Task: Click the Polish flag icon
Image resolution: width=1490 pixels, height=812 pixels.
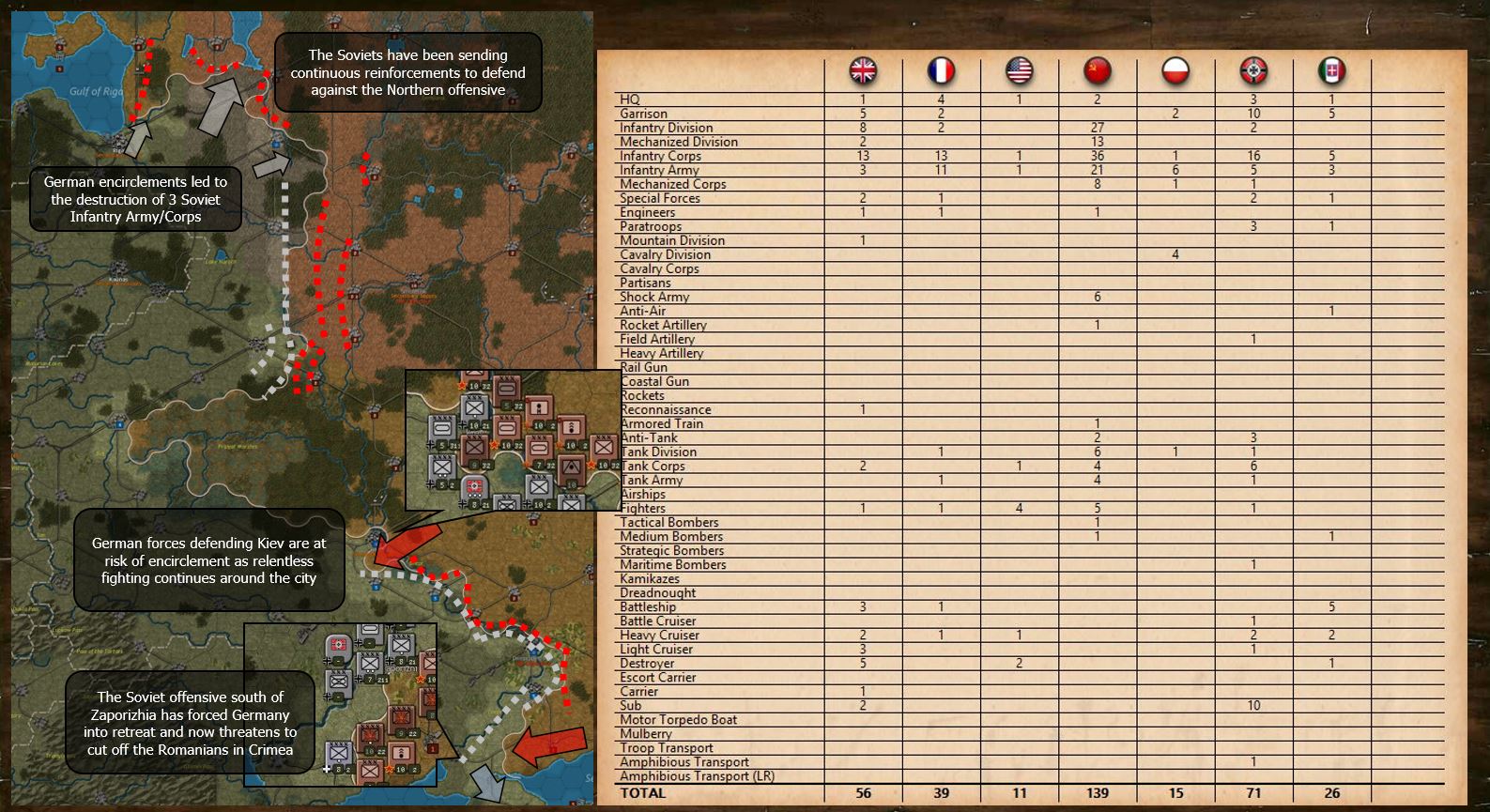Action: [1175, 69]
